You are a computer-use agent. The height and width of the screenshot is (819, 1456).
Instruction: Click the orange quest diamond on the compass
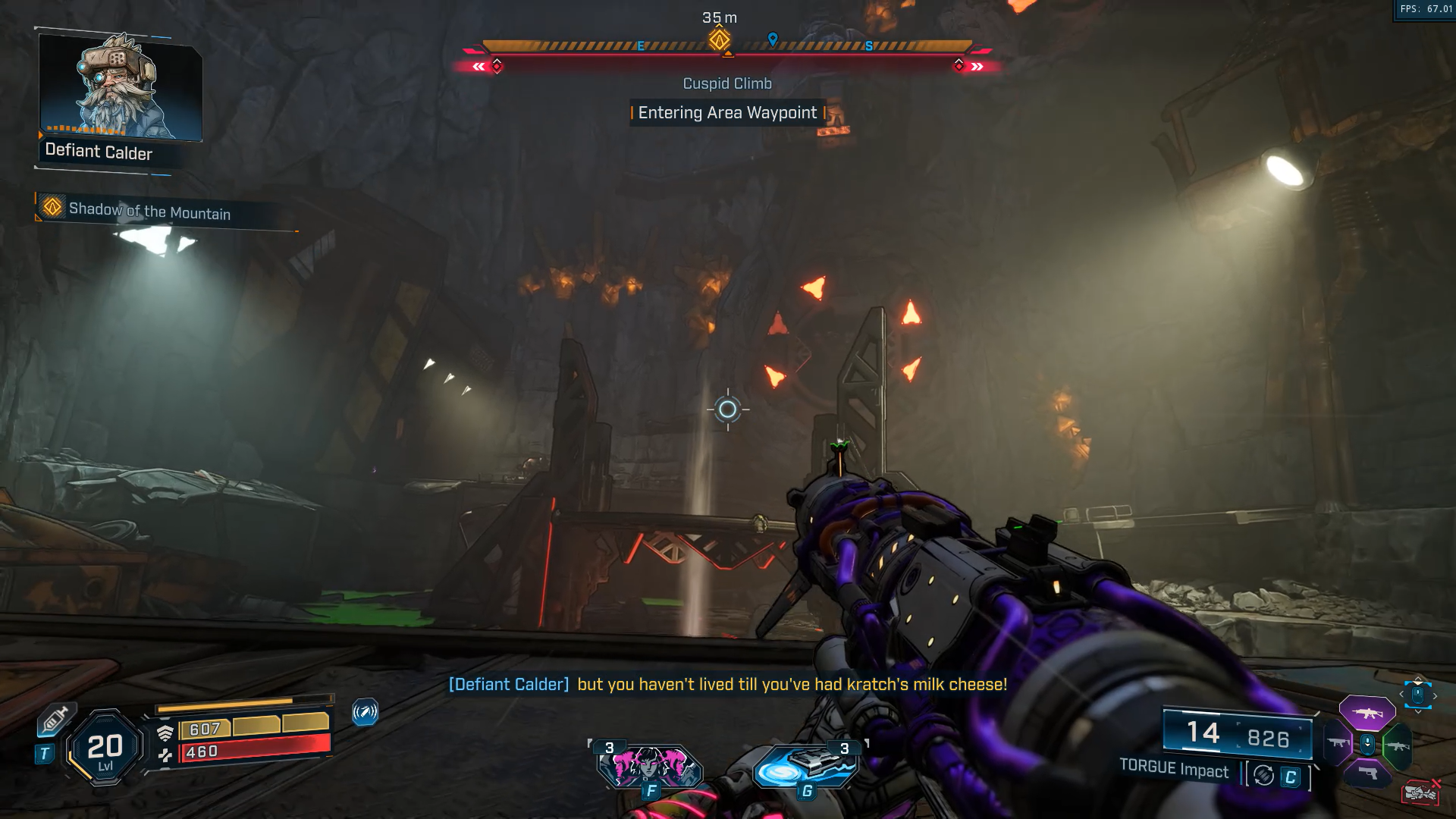point(719,39)
